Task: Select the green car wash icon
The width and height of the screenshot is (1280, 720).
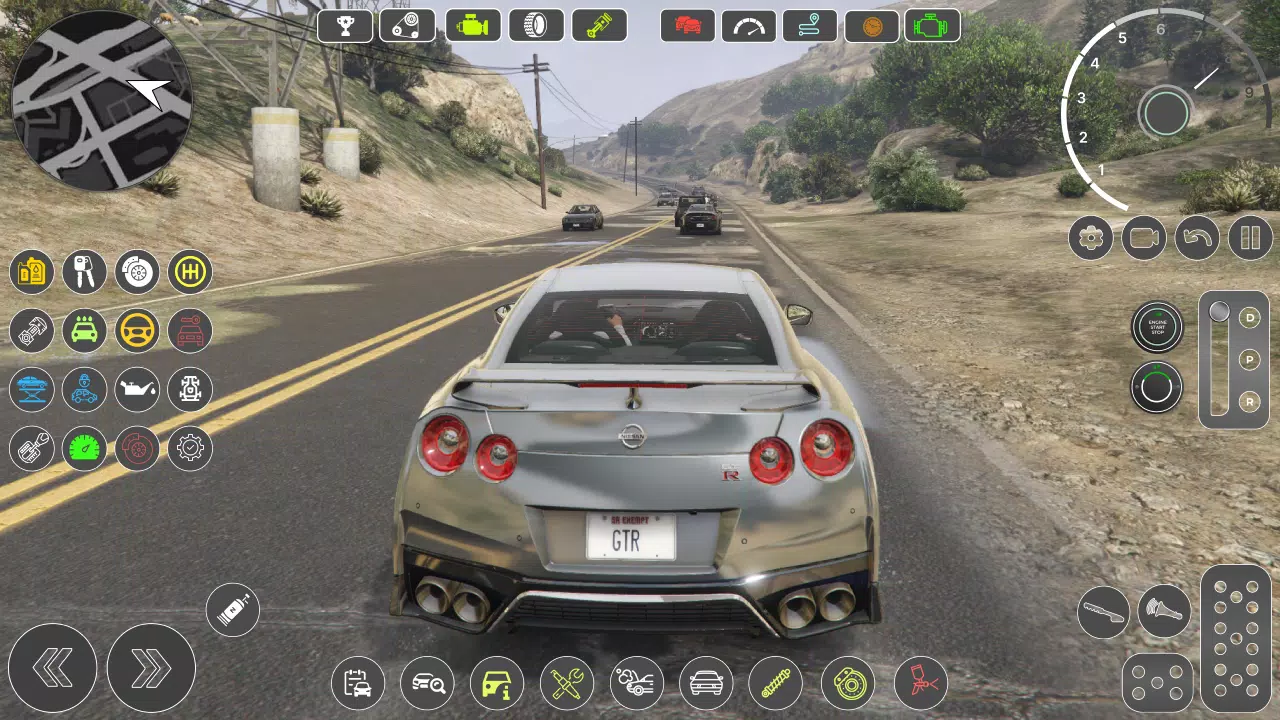Action: pos(84,330)
